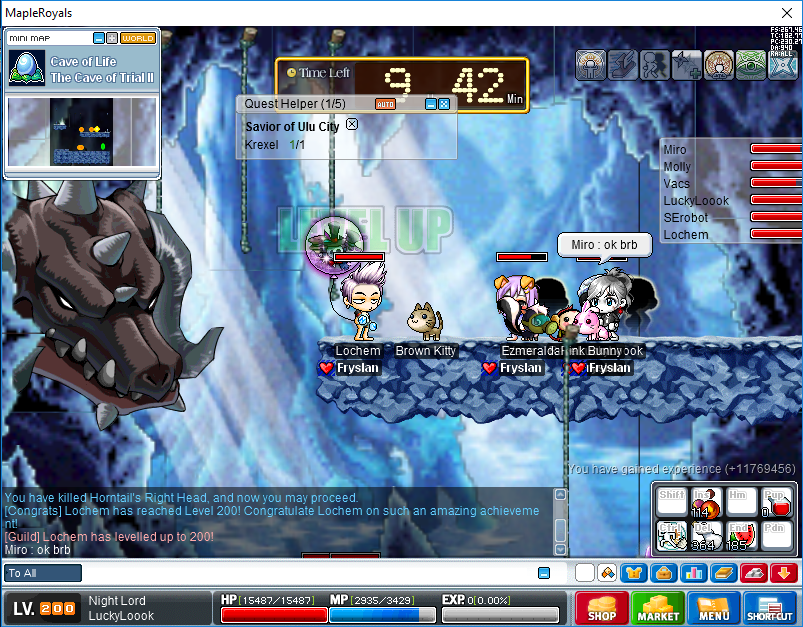
Task: Toggle the Quest Helper AUTO button
Action: tap(385, 104)
